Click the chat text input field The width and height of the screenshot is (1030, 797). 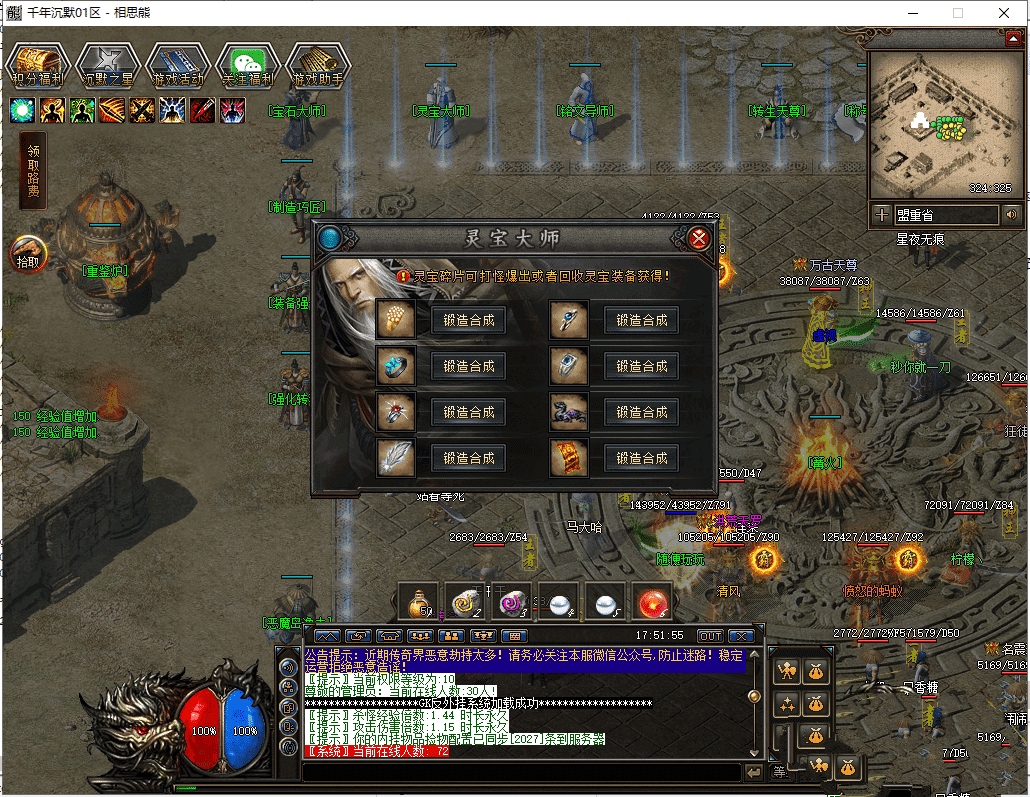(x=520, y=772)
